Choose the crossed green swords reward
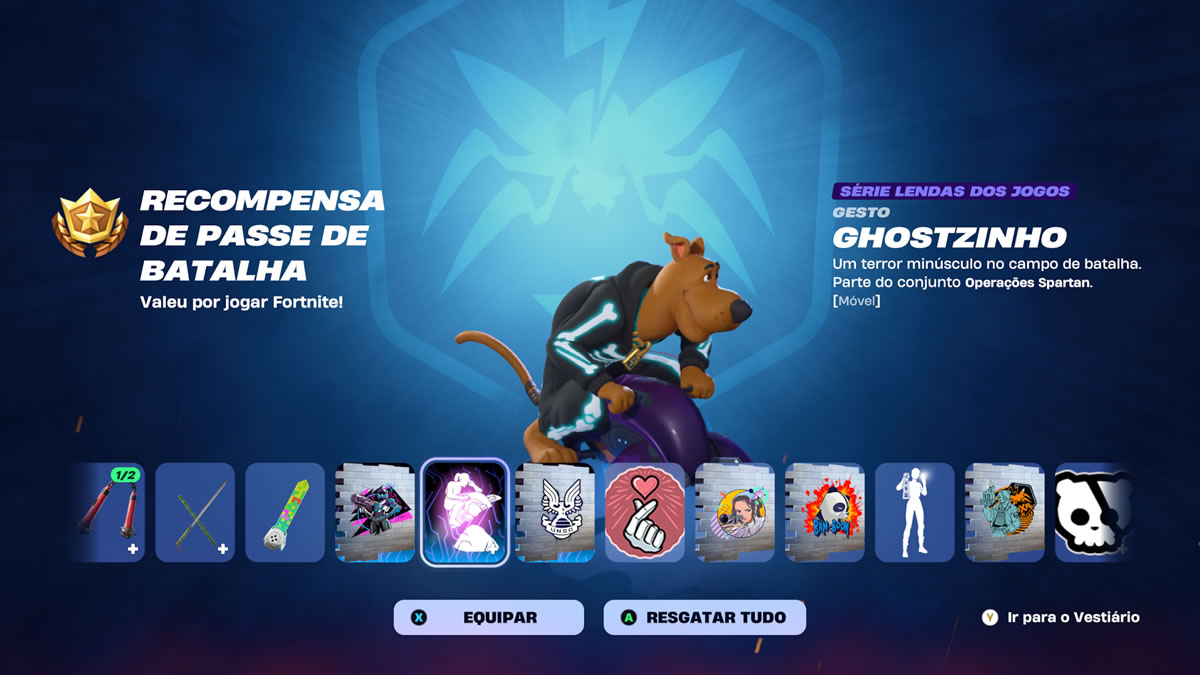The width and height of the screenshot is (1200, 675). 195,512
